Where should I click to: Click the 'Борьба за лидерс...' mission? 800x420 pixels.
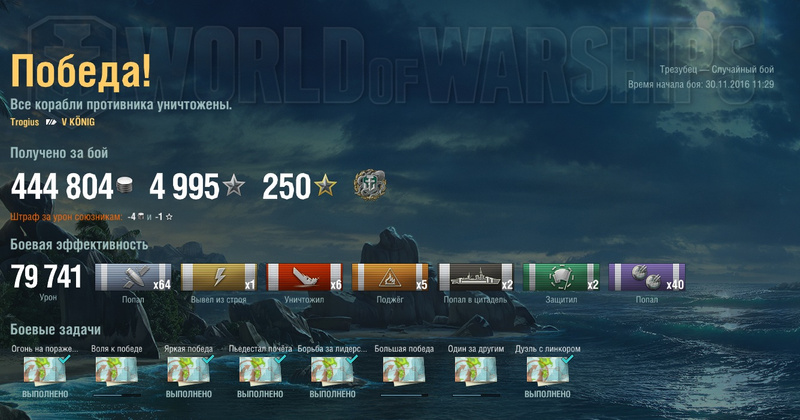click(333, 372)
